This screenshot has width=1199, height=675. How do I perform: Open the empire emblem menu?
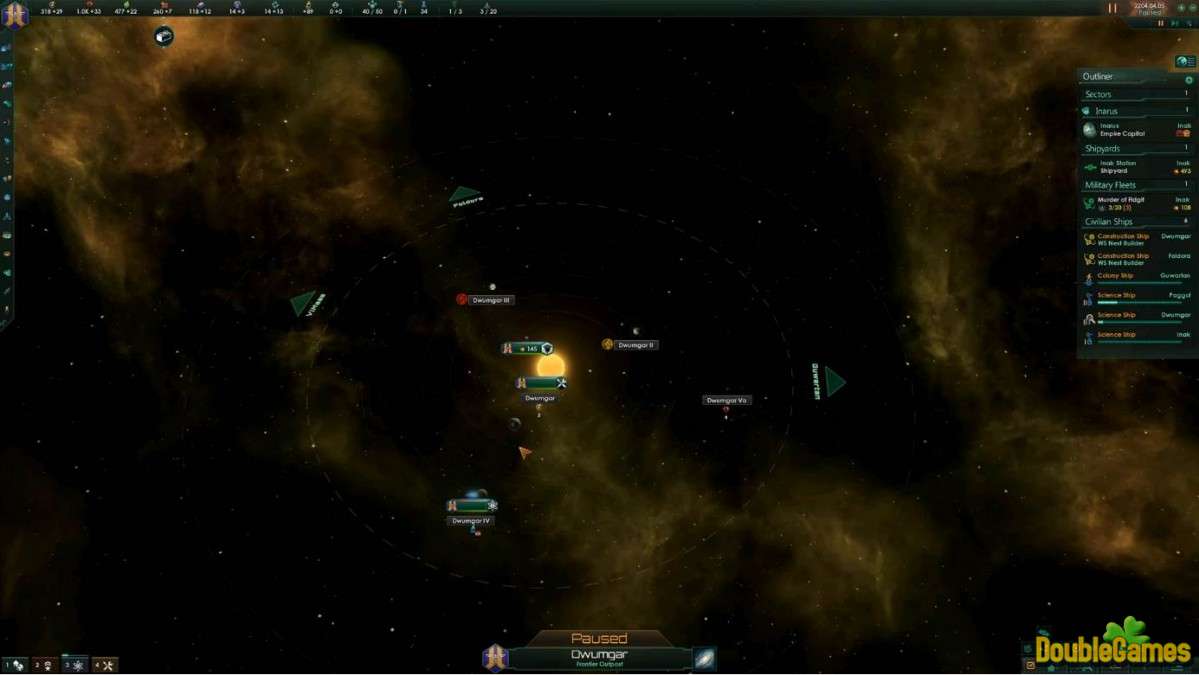point(14,14)
